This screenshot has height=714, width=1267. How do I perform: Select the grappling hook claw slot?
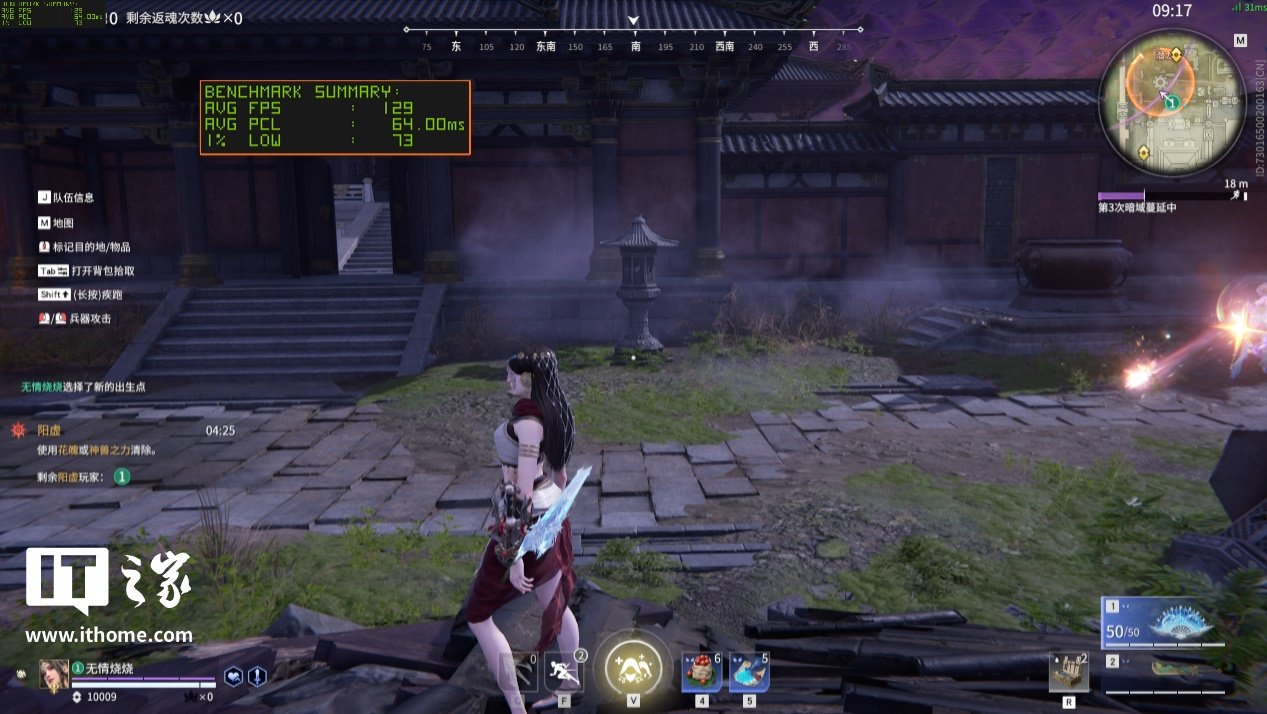pyautogui.click(x=519, y=671)
